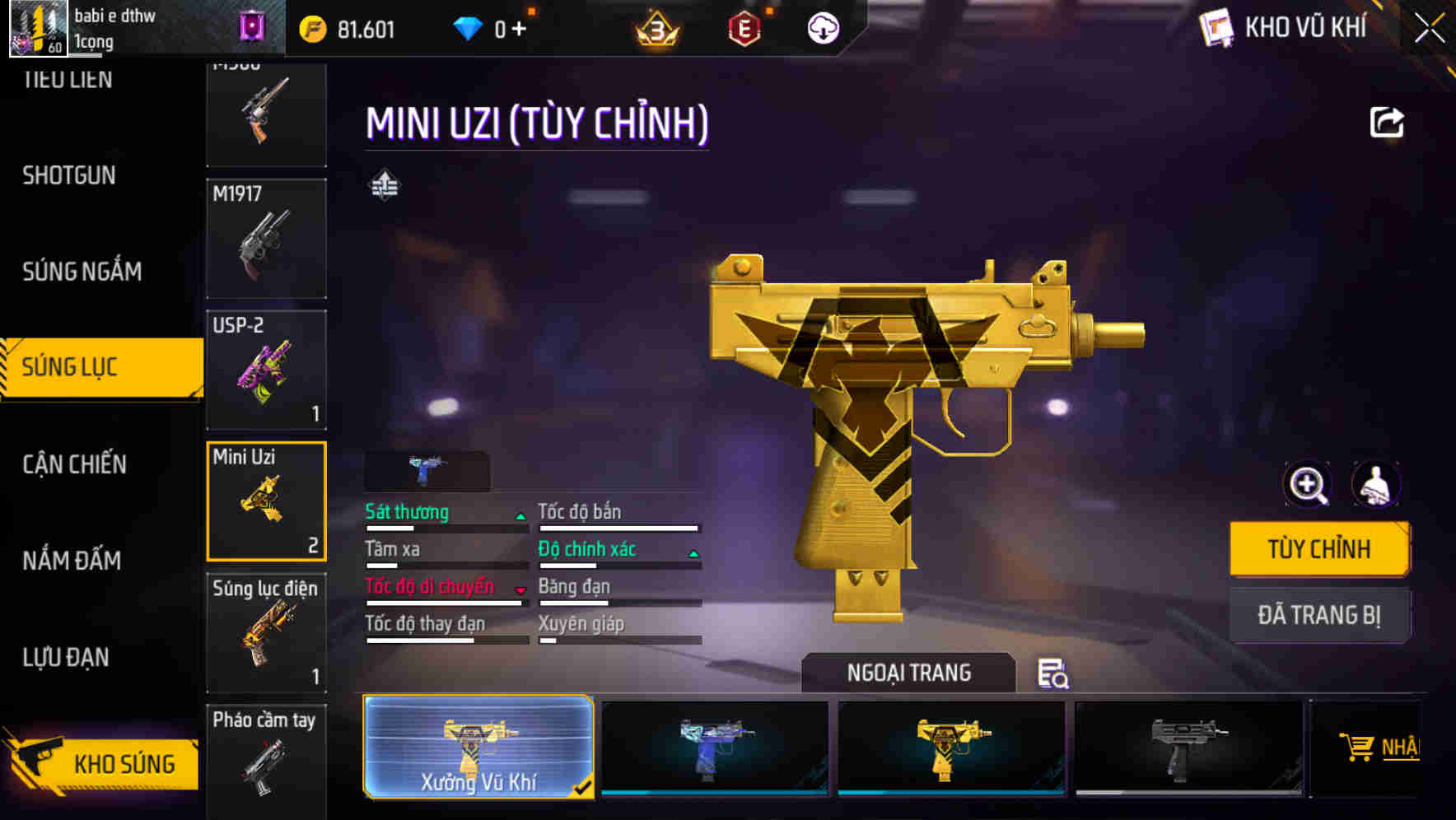Choose the Pháo cầm tay slot
The height and width of the screenshot is (820, 1456).
click(x=266, y=759)
